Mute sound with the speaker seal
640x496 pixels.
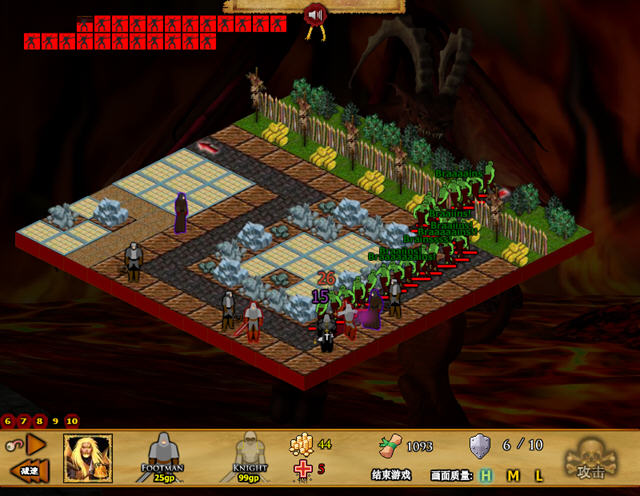coord(316,15)
